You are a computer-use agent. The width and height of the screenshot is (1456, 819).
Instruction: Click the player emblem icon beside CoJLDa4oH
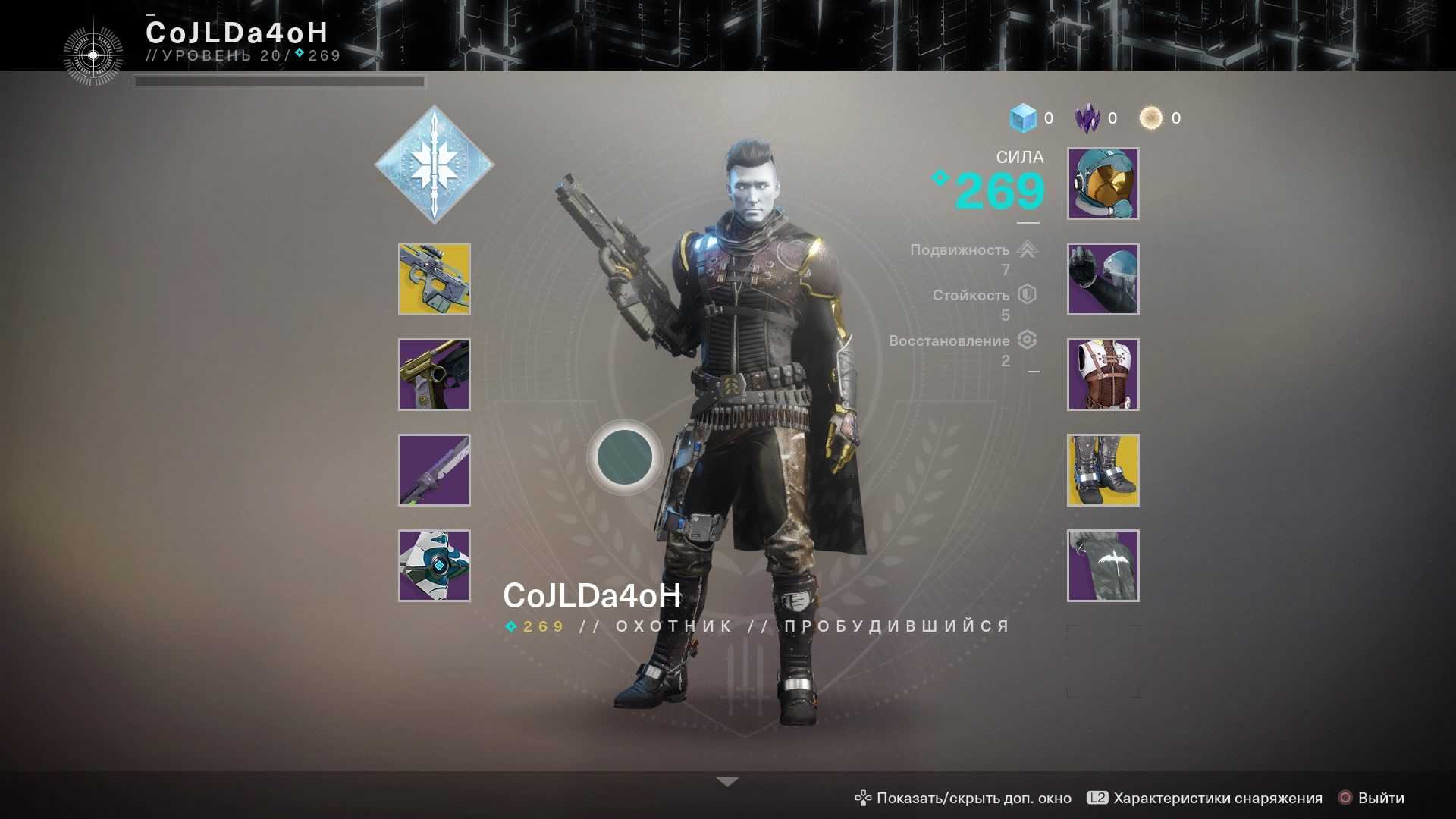pyautogui.click(x=93, y=55)
